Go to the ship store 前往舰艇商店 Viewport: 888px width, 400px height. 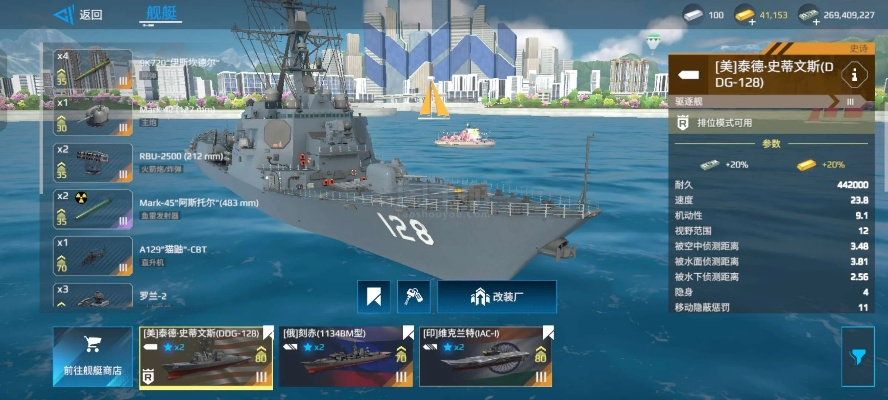point(92,357)
